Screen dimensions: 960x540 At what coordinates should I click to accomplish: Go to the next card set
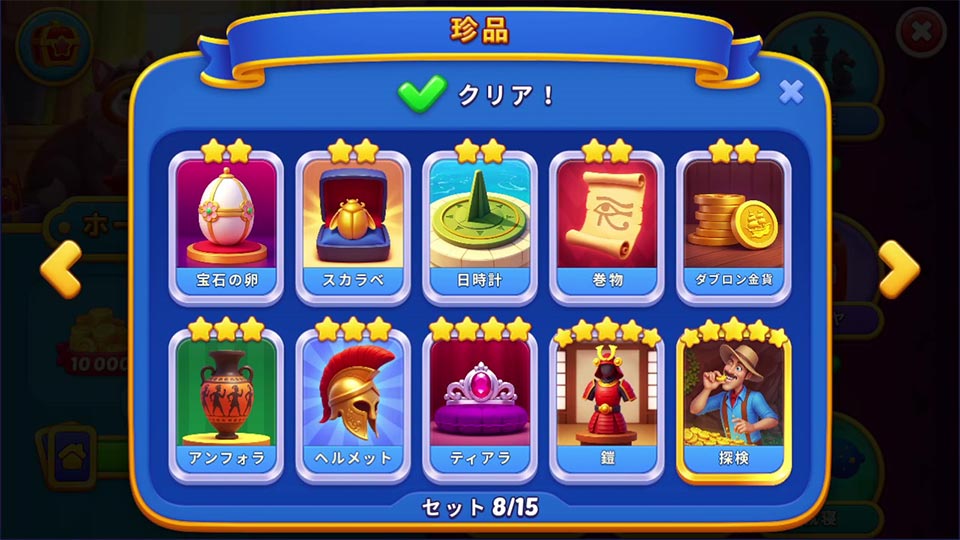coord(898,270)
